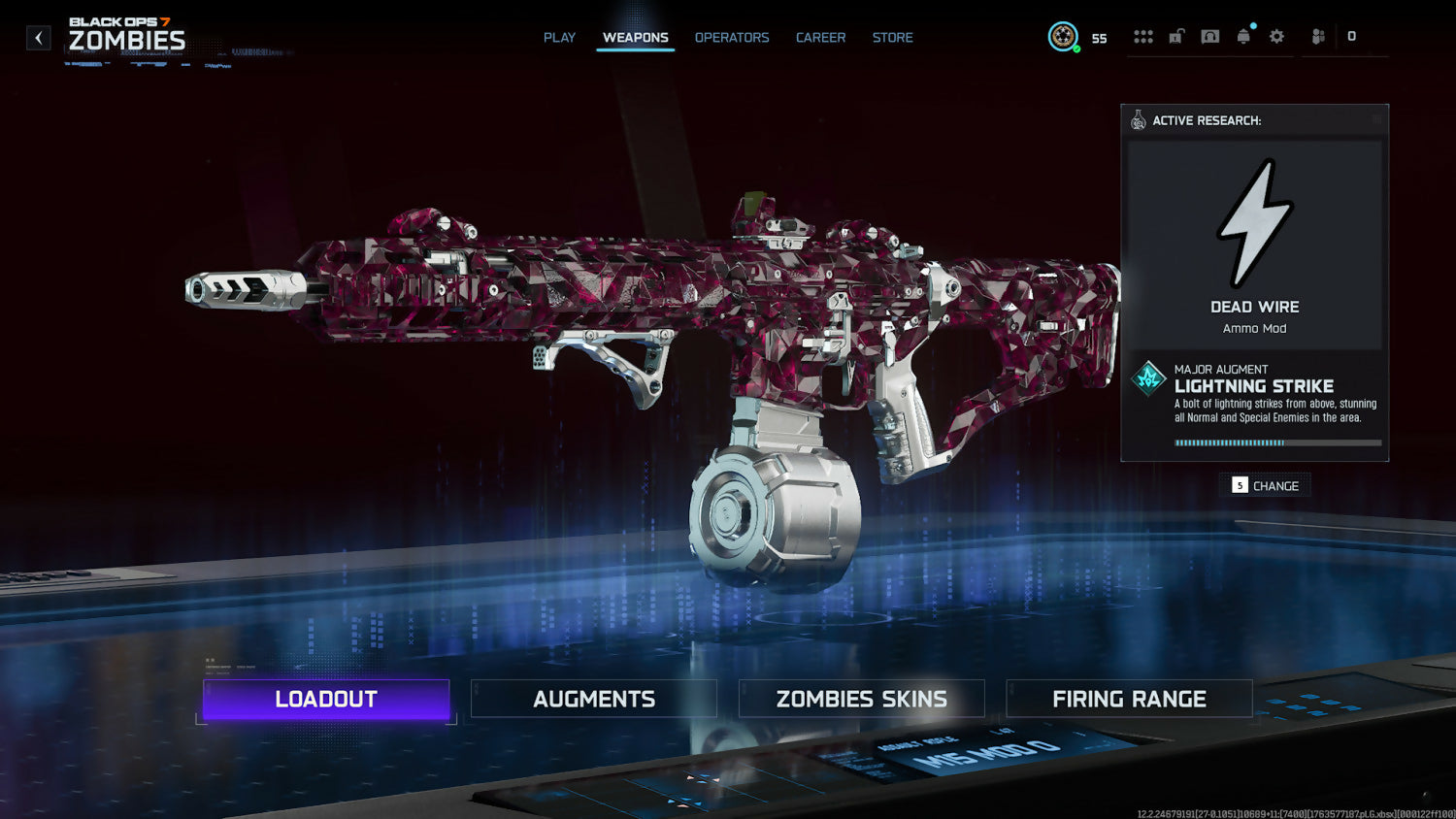Click the padlock unlock icon
Image resolution: width=1456 pixels, height=819 pixels.
[1176, 37]
